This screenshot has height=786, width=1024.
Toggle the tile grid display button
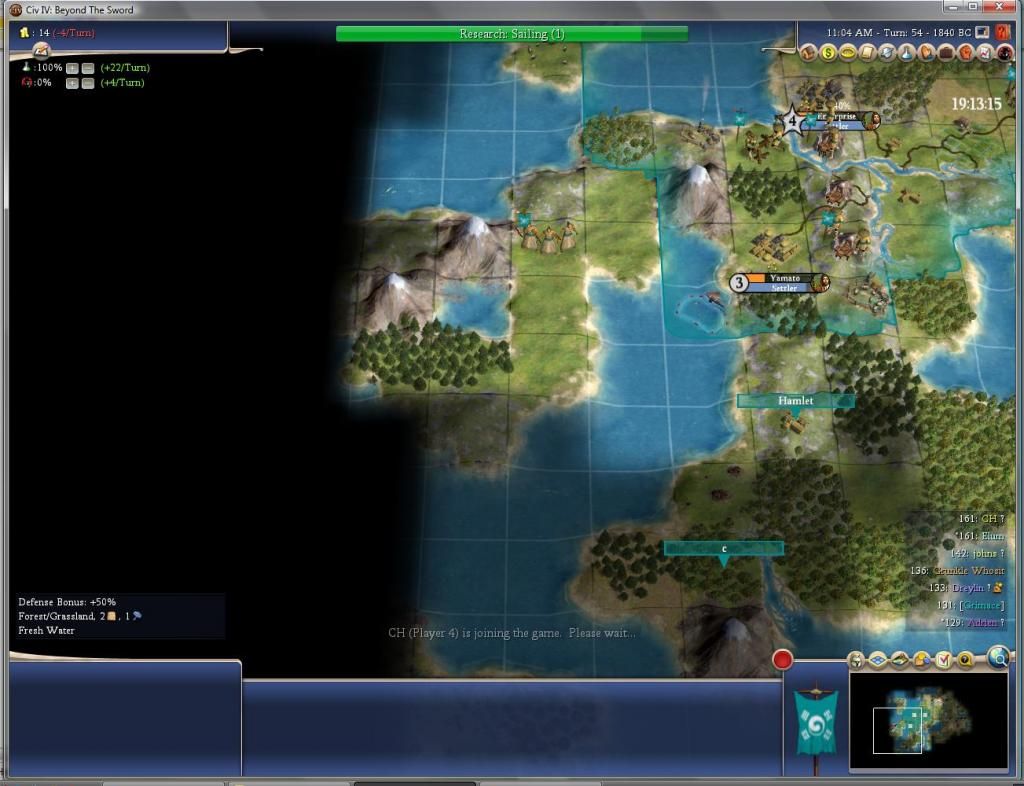coord(877,660)
